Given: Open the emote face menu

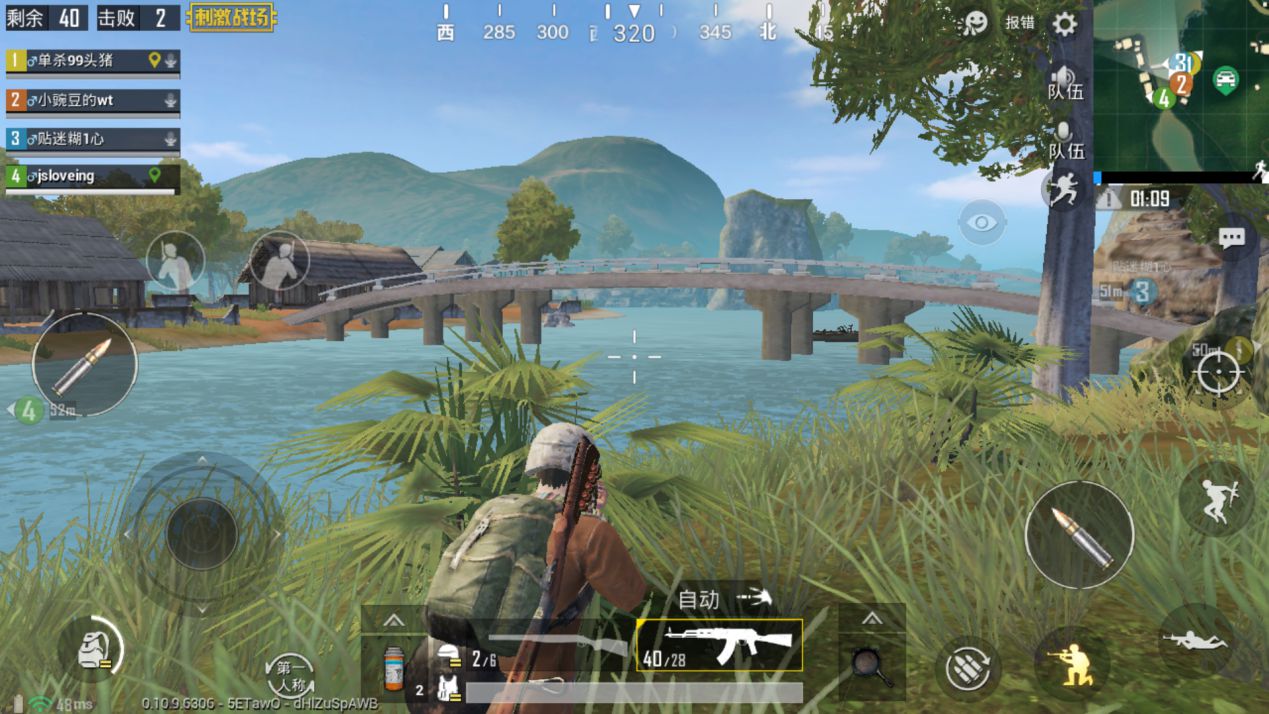Looking at the screenshot, I should 975,24.
